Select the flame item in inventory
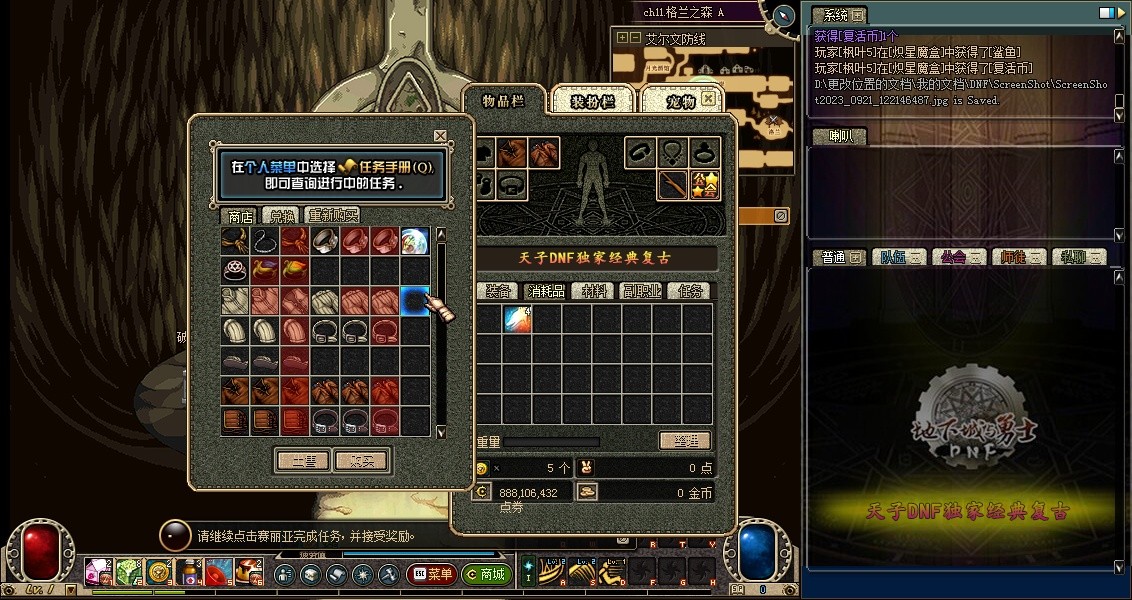The height and width of the screenshot is (600, 1132). coord(517,320)
